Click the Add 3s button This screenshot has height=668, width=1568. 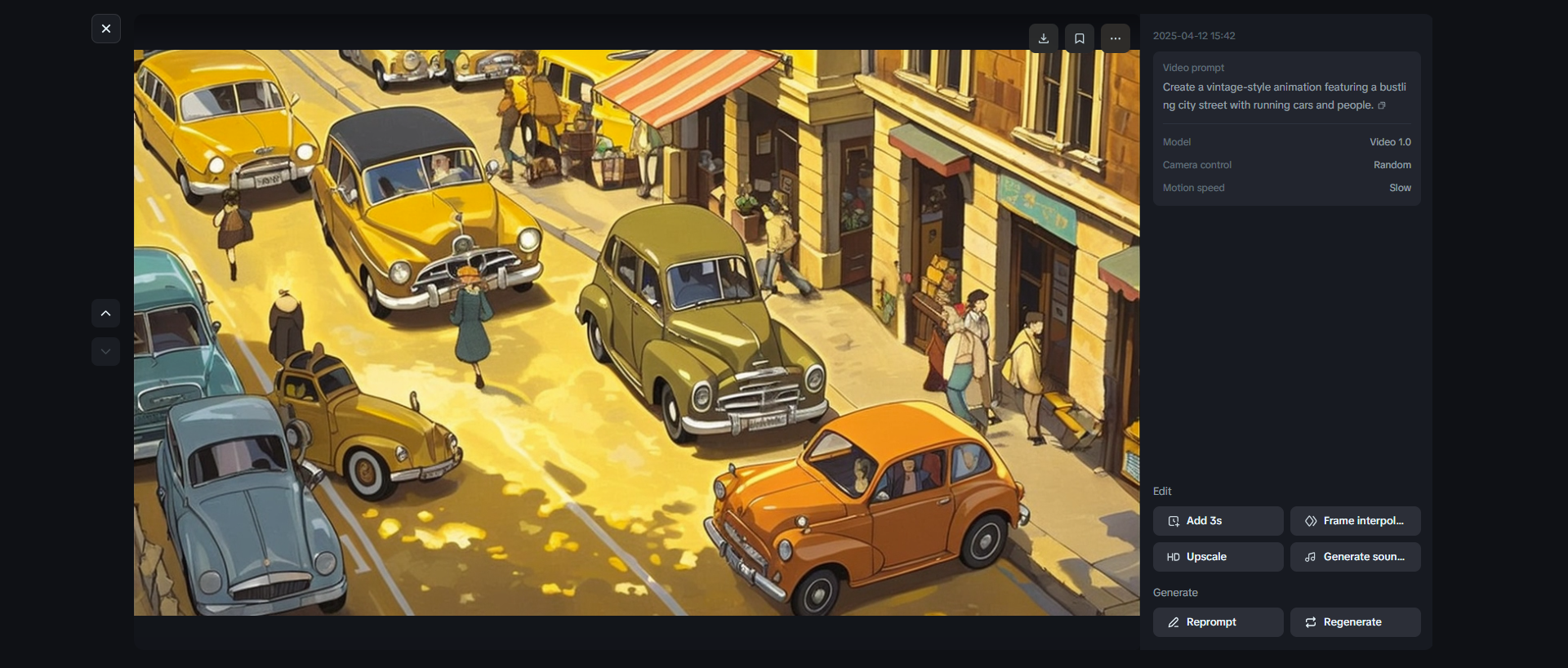pos(1218,520)
